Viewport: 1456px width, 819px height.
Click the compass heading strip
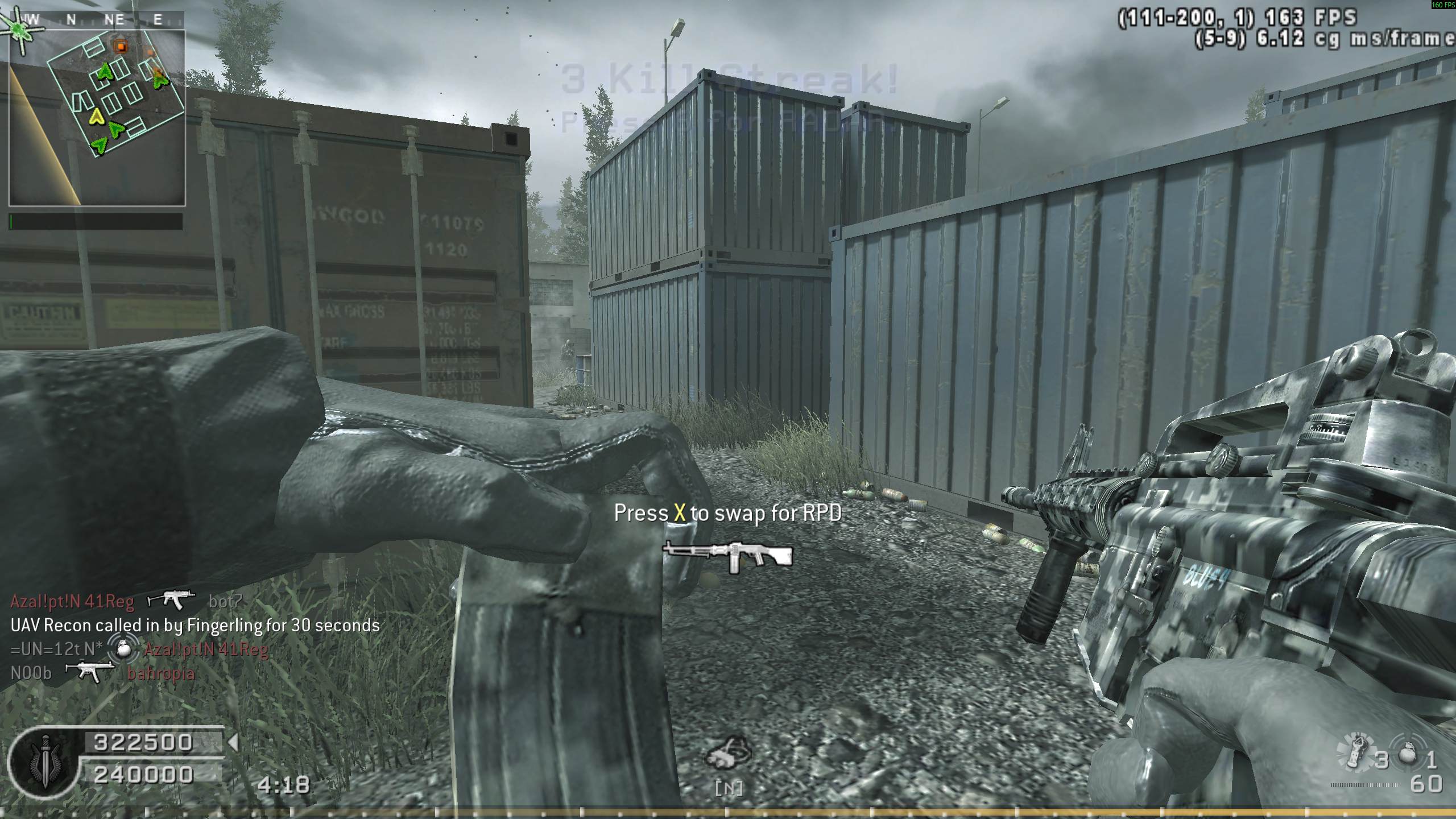point(97,20)
